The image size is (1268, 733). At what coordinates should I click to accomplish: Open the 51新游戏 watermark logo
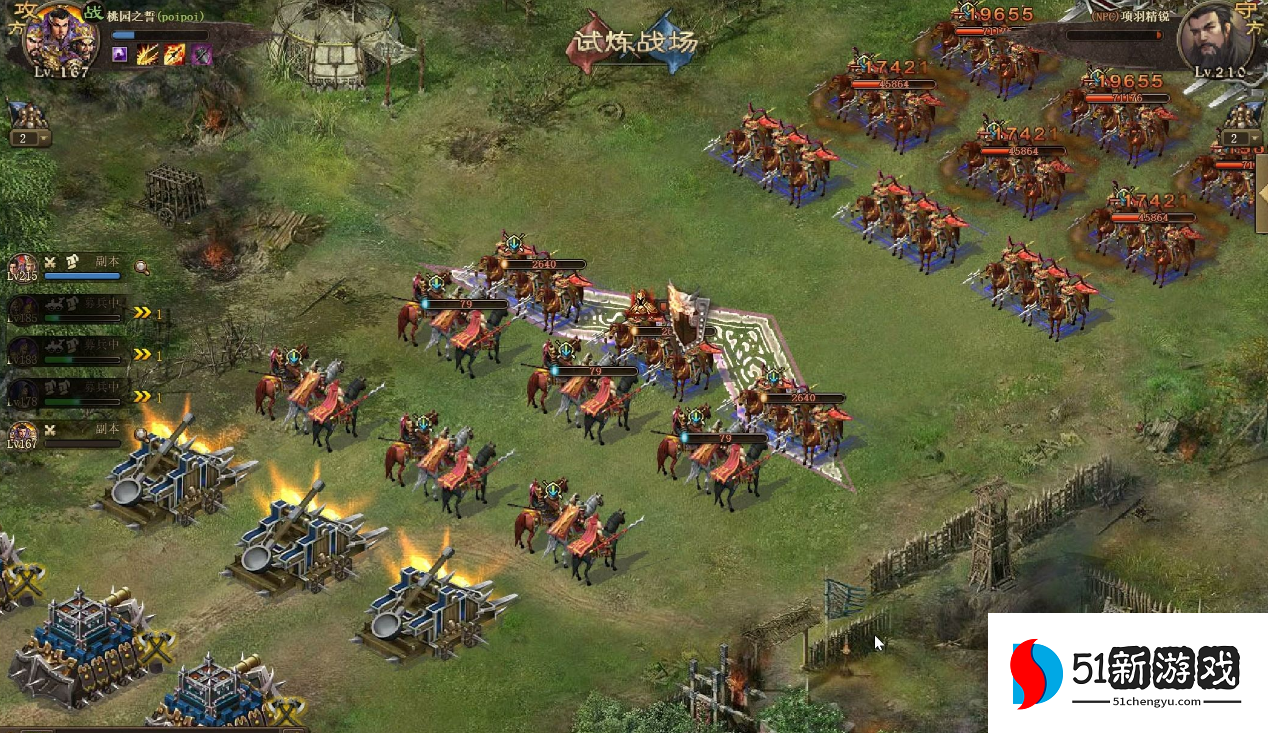pyautogui.click(x=1128, y=672)
